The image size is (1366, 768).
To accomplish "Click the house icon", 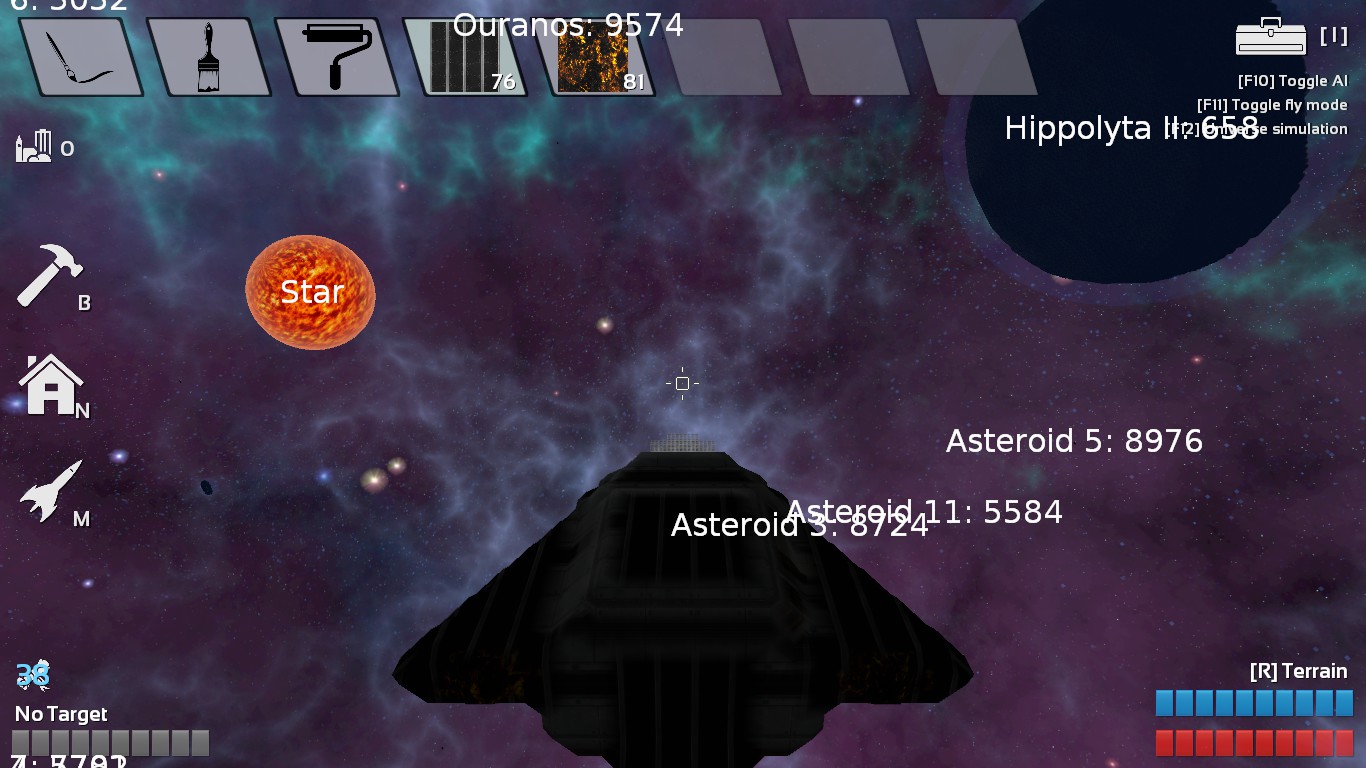I will tap(50, 385).
